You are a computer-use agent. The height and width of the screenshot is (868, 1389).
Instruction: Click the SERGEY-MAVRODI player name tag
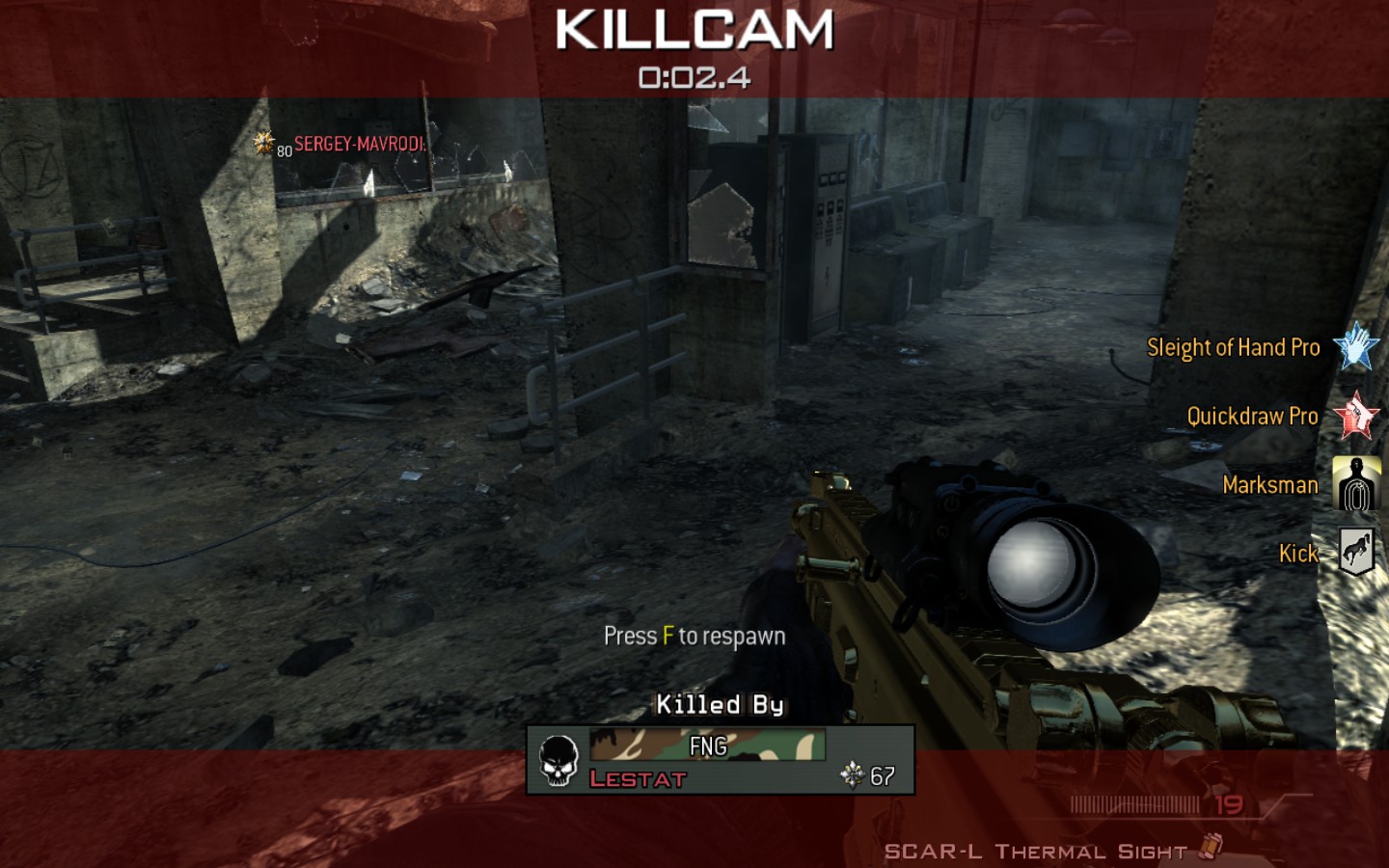359,145
